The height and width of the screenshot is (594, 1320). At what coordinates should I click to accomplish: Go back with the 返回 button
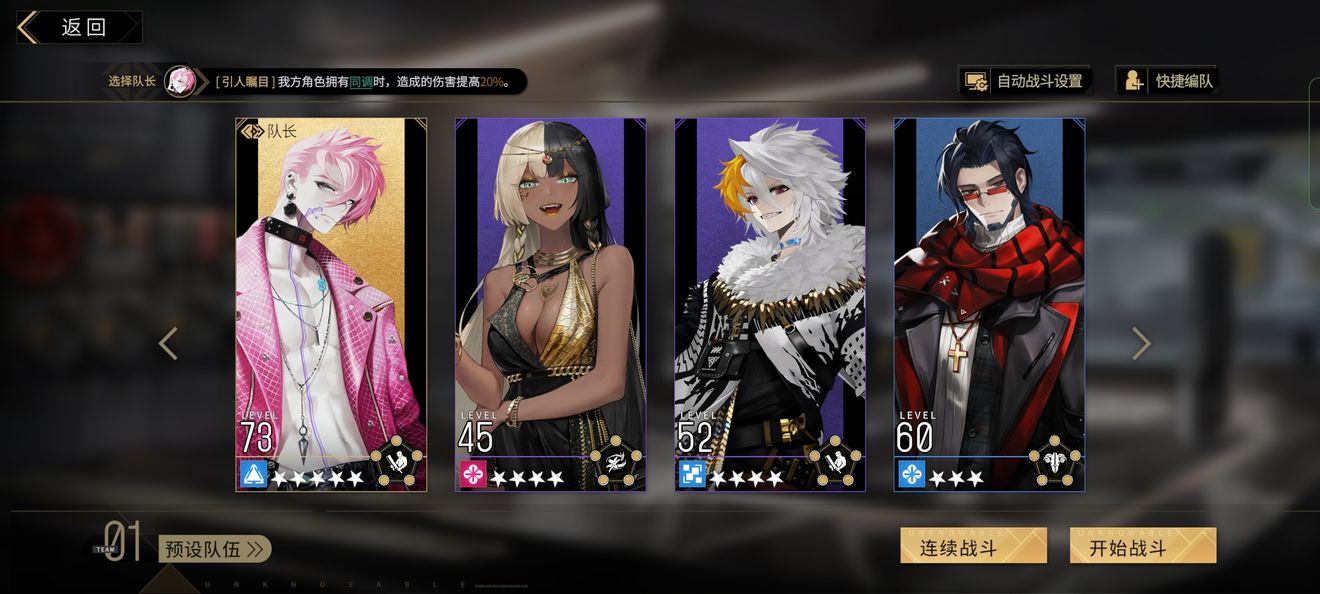click(x=79, y=27)
